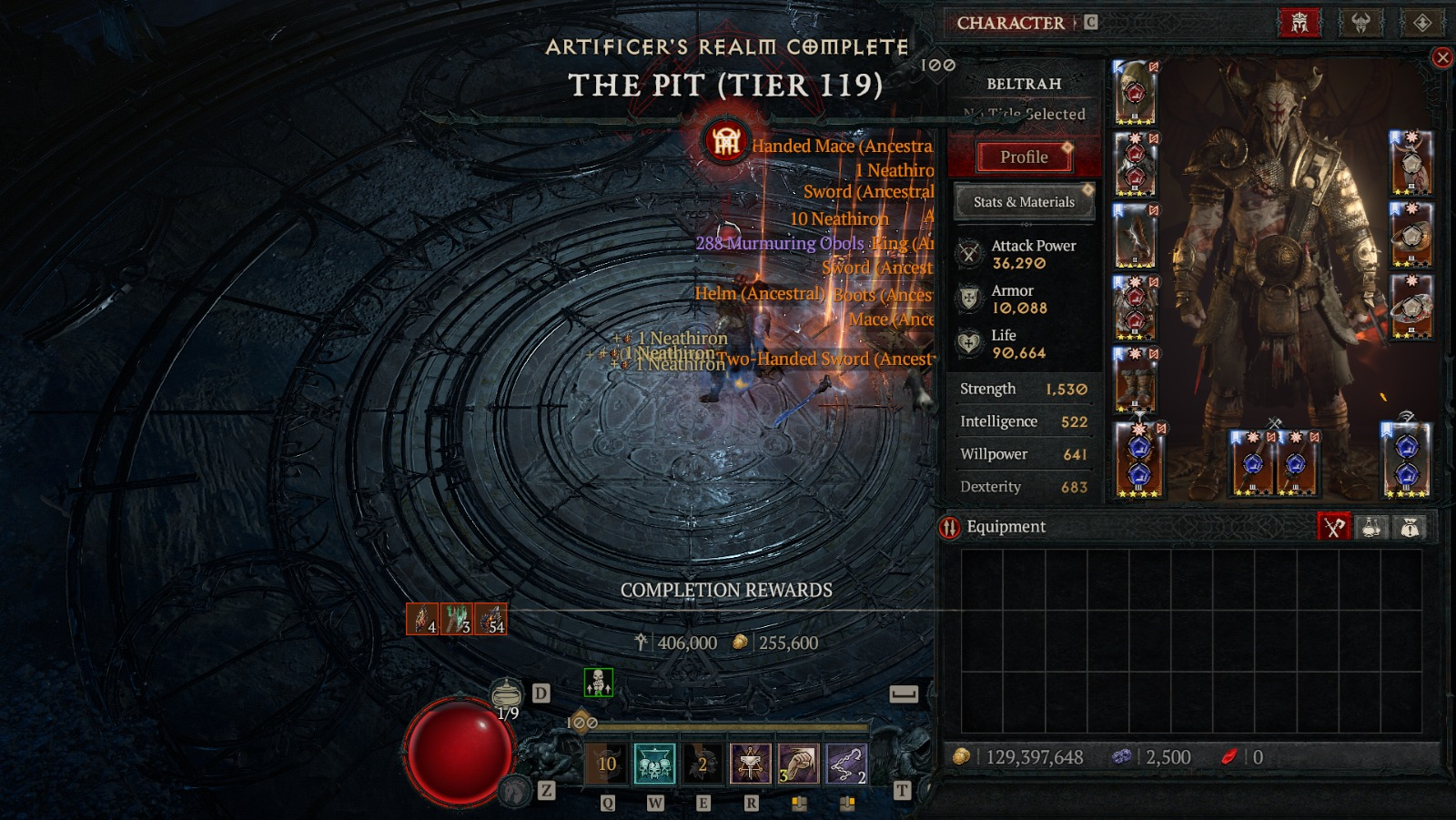The image size is (1456, 820).
Task: Use the fist skill on hotbar
Action: click(x=798, y=764)
